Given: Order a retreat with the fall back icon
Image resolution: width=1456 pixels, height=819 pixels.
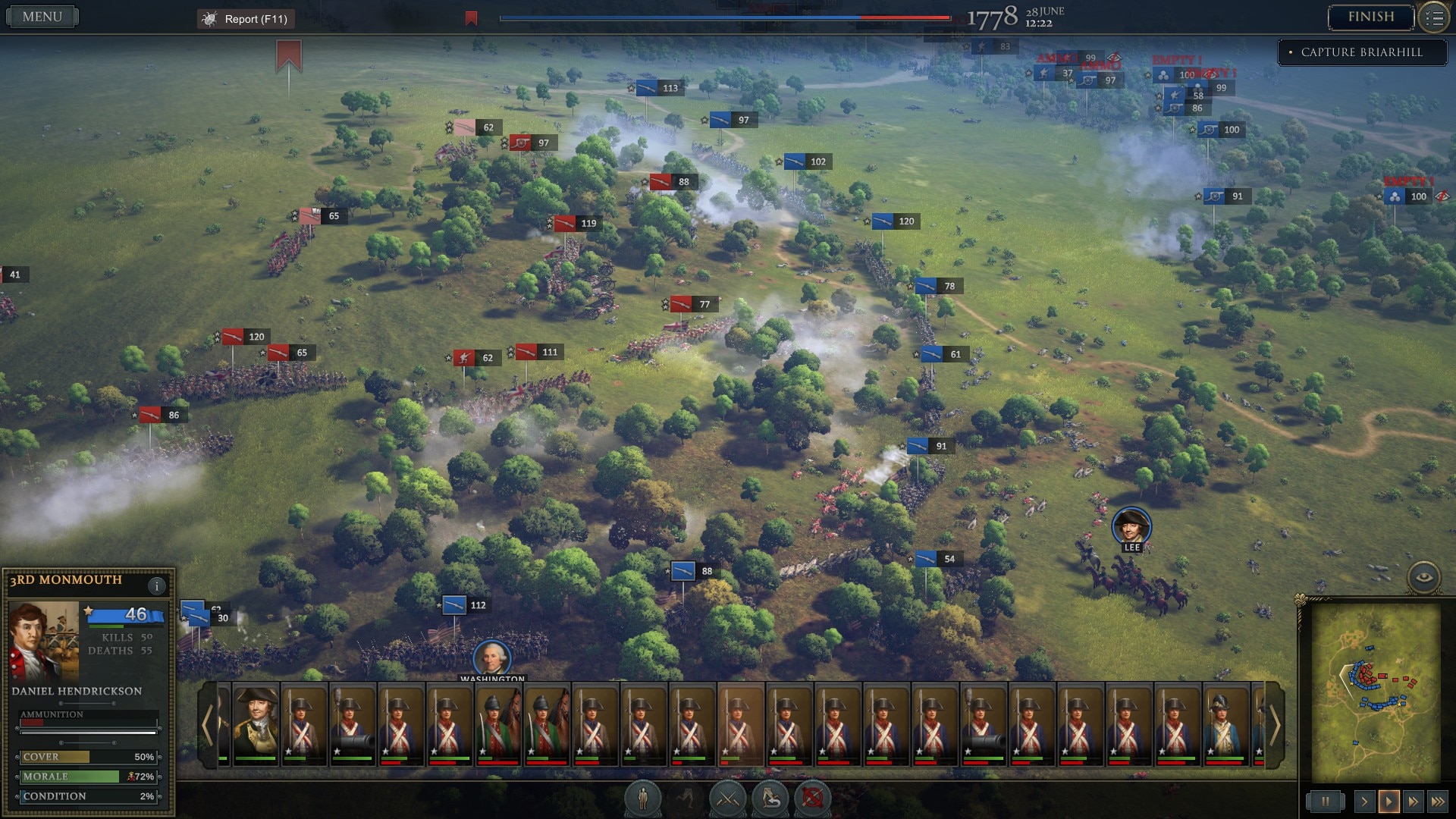Looking at the screenshot, I should pyautogui.click(x=770, y=799).
